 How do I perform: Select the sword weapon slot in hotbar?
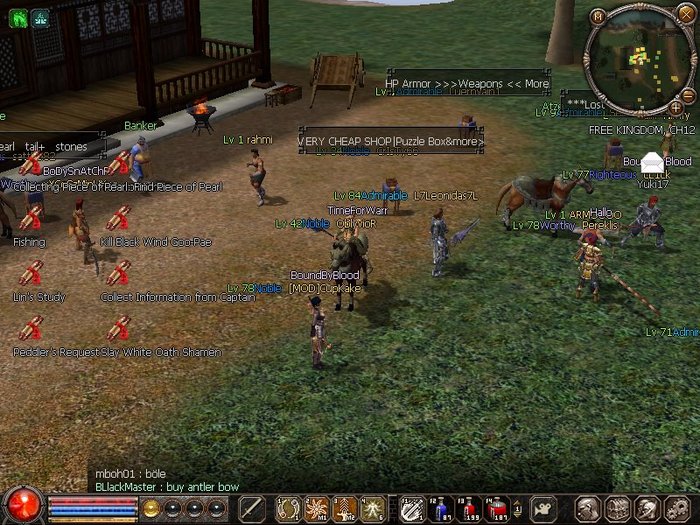[252, 508]
